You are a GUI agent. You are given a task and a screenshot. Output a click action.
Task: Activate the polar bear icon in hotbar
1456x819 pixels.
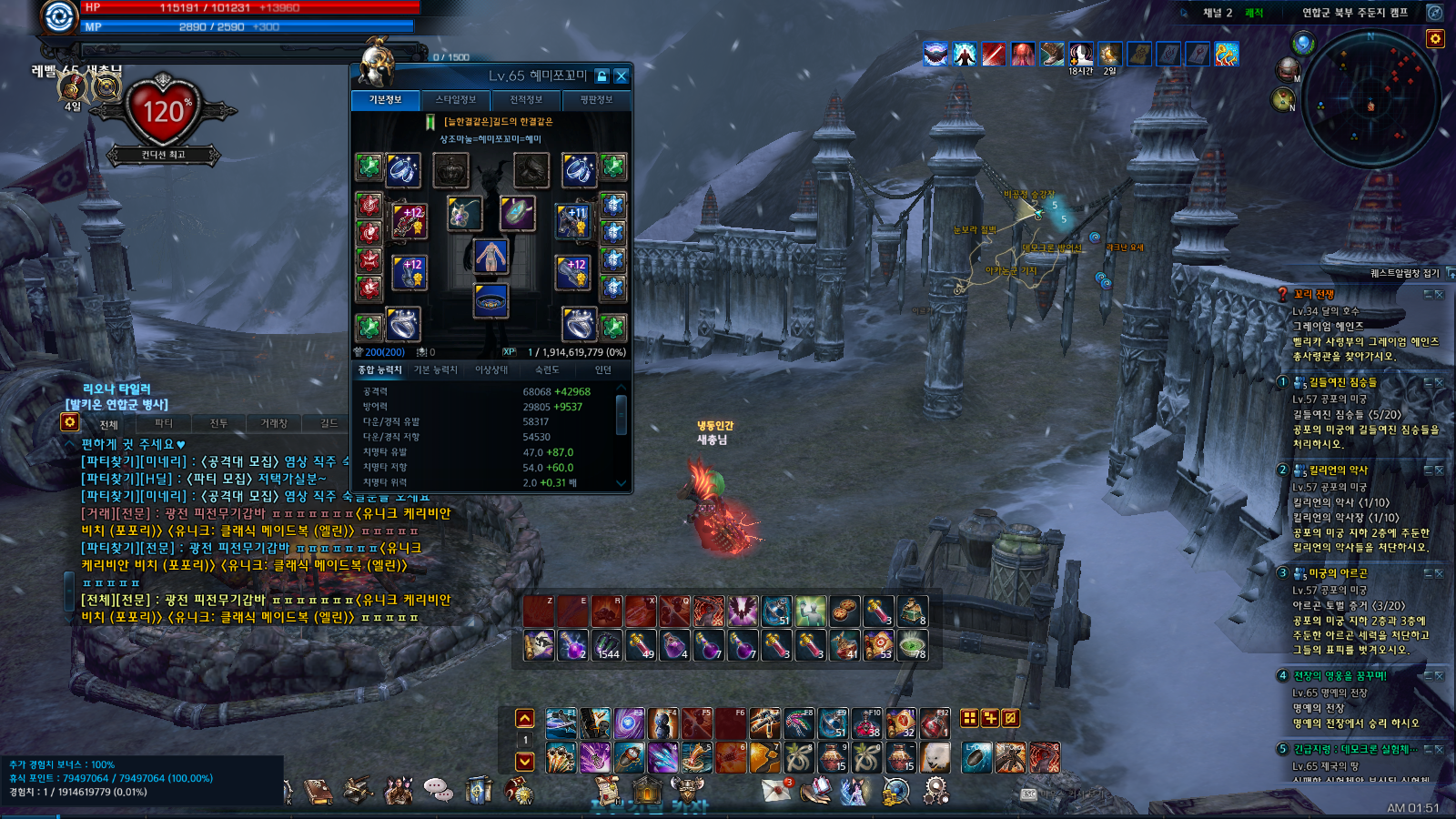tap(935, 757)
